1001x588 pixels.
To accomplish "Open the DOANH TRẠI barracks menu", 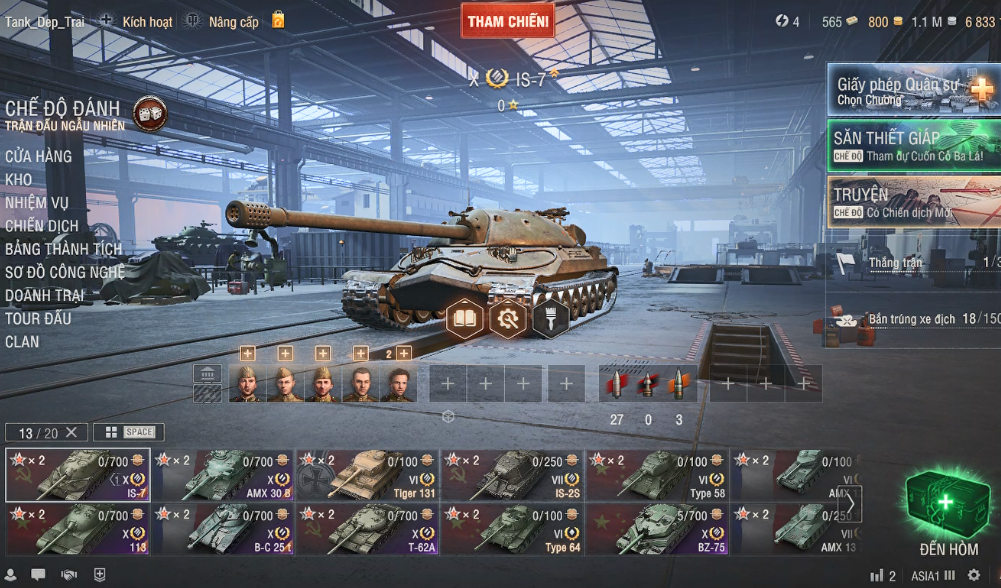I will [x=44, y=295].
